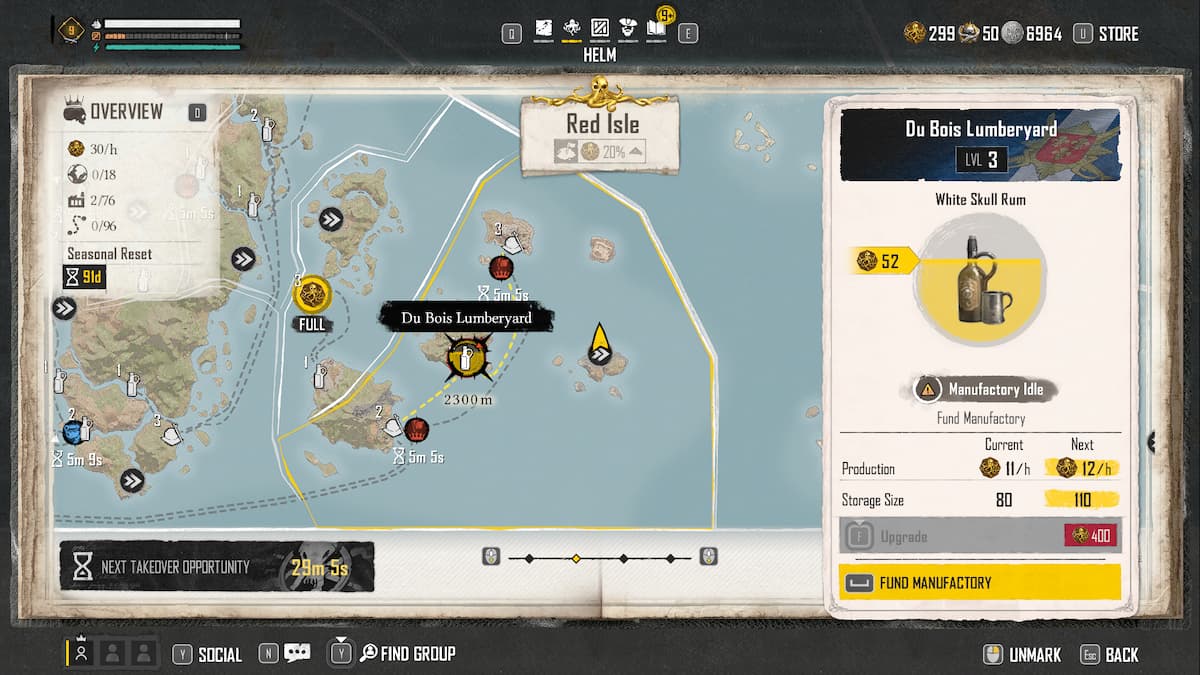Collect from the FULL gold manufactory marker
The width and height of the screenshot is (1200, 675).
pyautogui.click(x=313, y=295)
